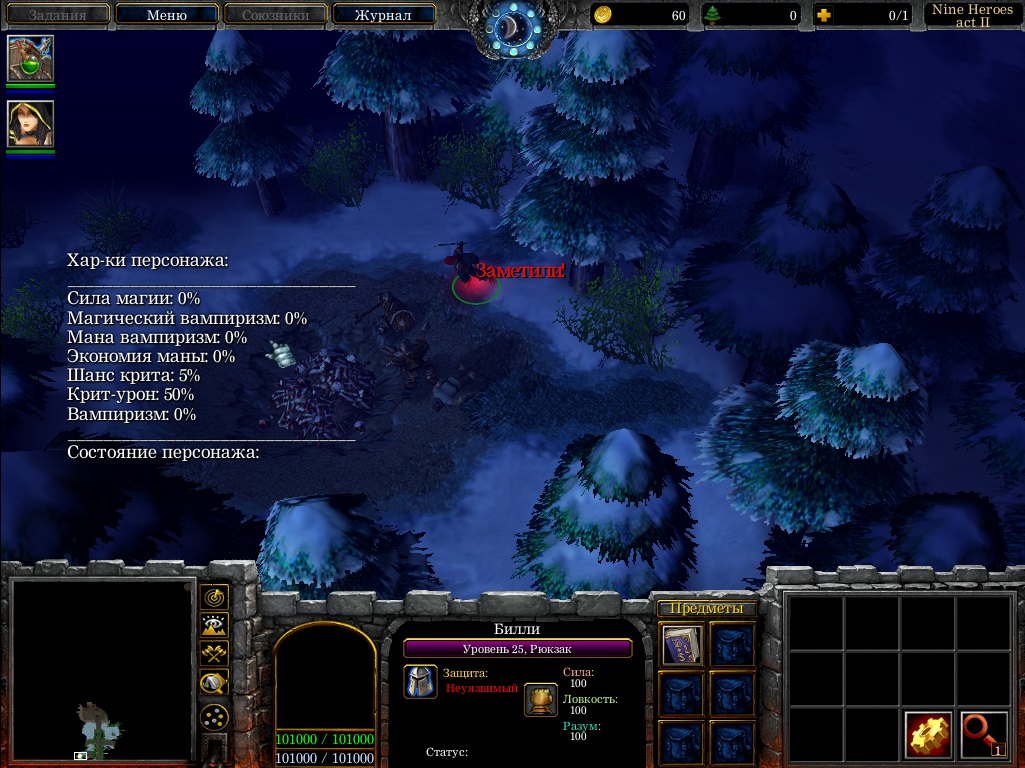Select the hooded woman hero portrait
The image size is (1025, 768).
(x=30, y=125)
